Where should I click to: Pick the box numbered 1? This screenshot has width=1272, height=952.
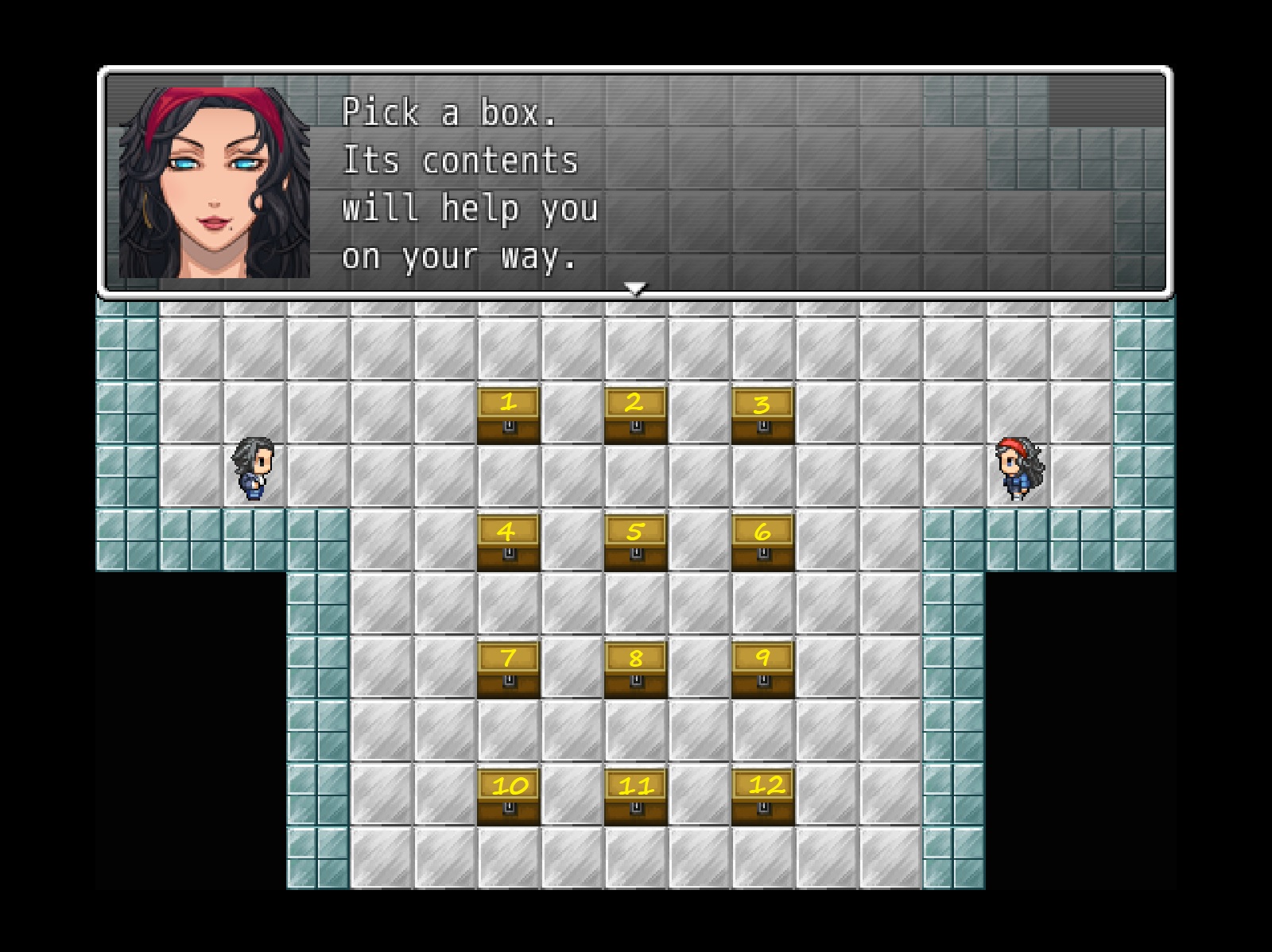coord(509,414)
